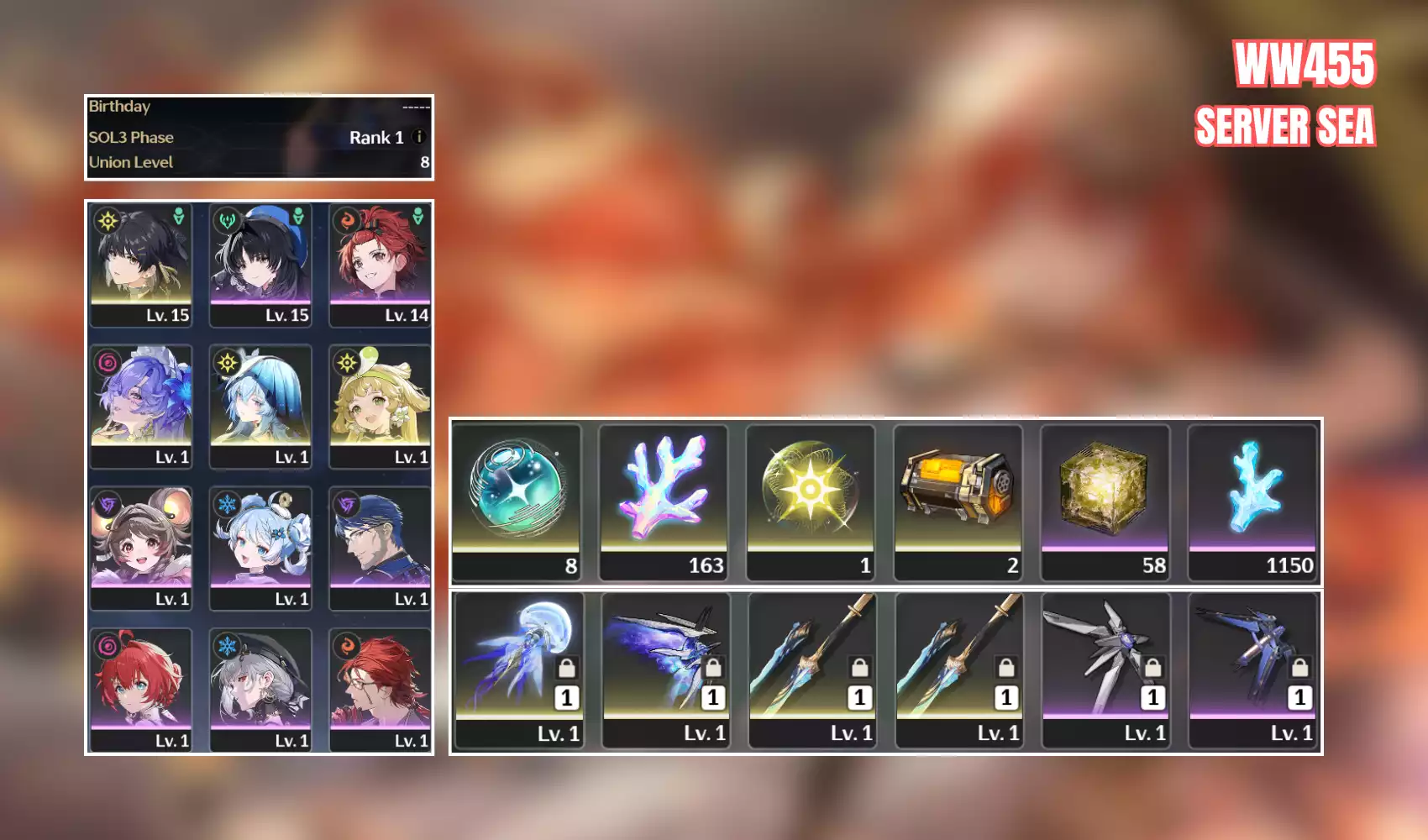This screenshot has height=840, width=1428.
Task: Choose the blue-beret character portrait at Lv. 15
Action: pos(260,264)
